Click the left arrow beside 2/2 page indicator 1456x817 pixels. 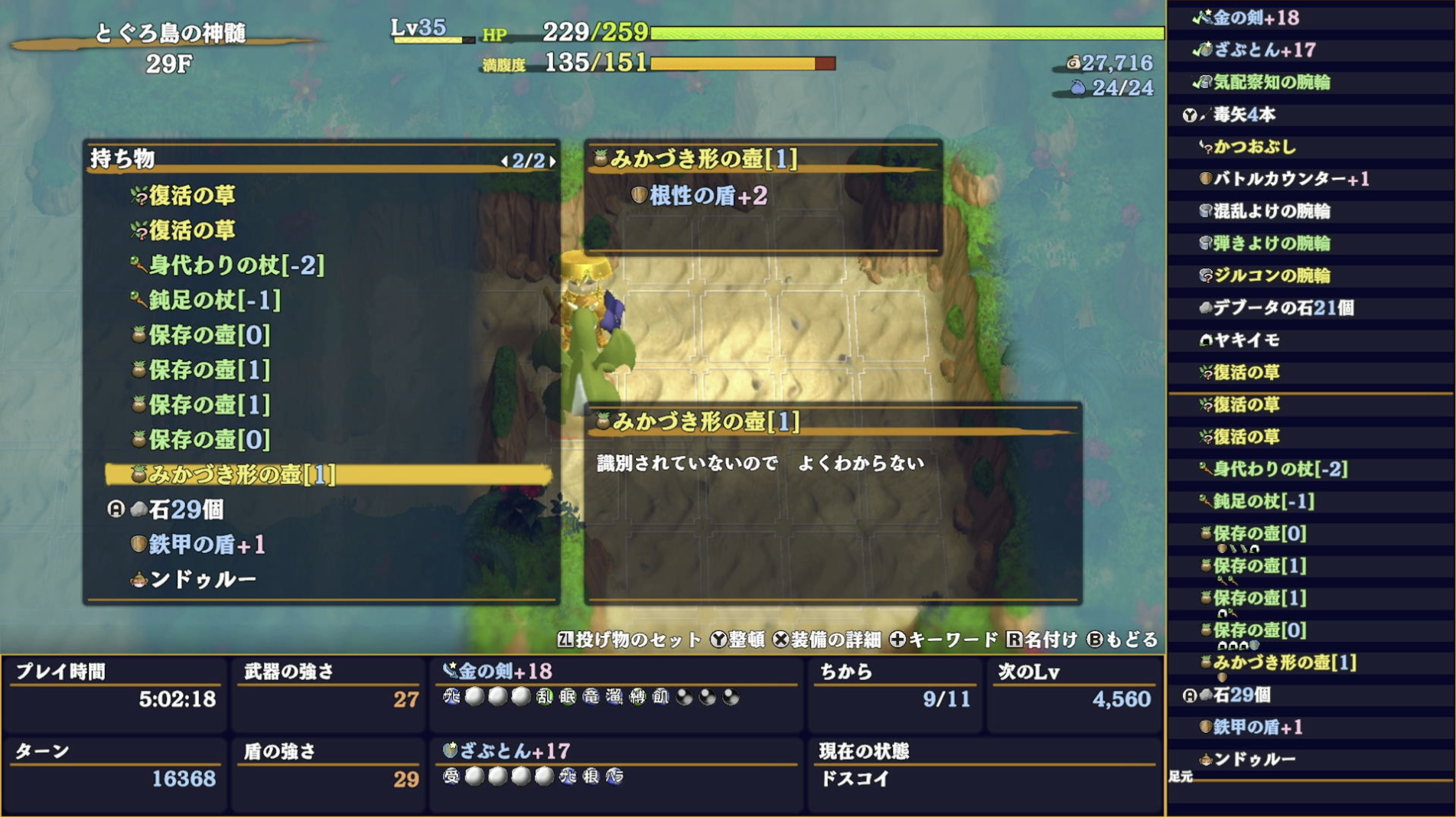click(506, 161)
